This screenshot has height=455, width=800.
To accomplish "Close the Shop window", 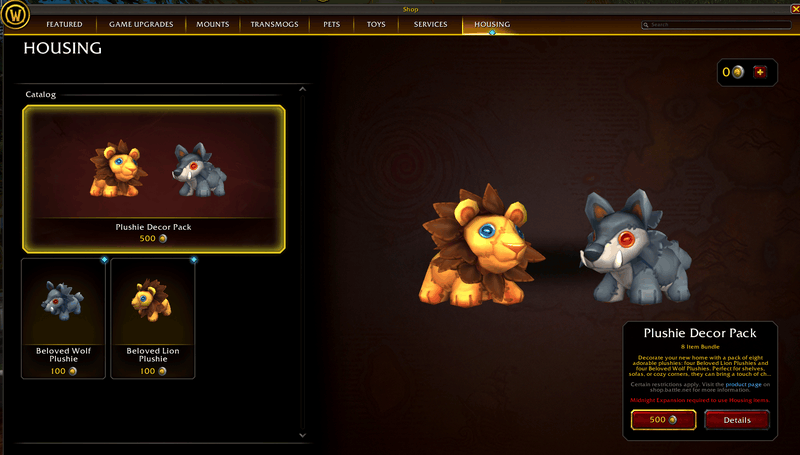I will 794,9.
